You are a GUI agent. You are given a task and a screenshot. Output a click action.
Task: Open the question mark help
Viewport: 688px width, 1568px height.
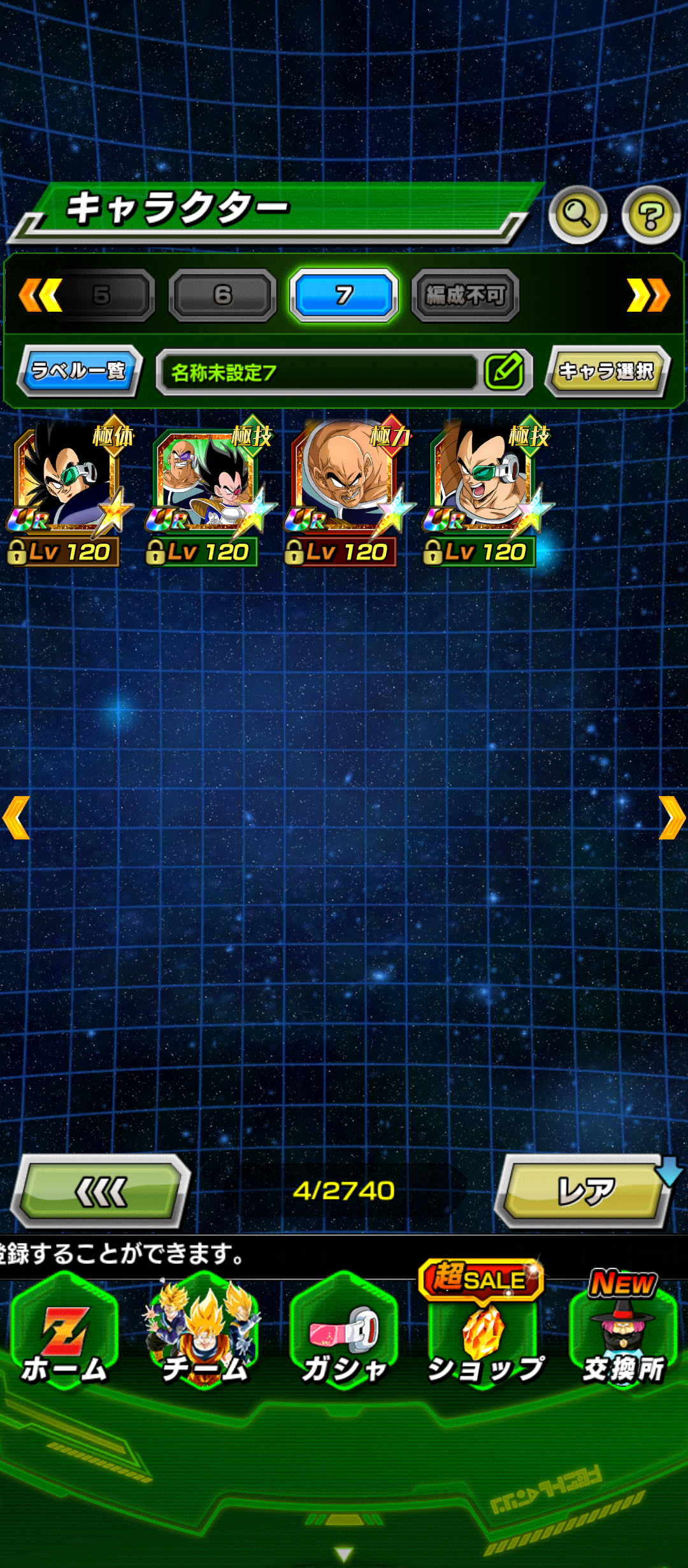[650, 215]
